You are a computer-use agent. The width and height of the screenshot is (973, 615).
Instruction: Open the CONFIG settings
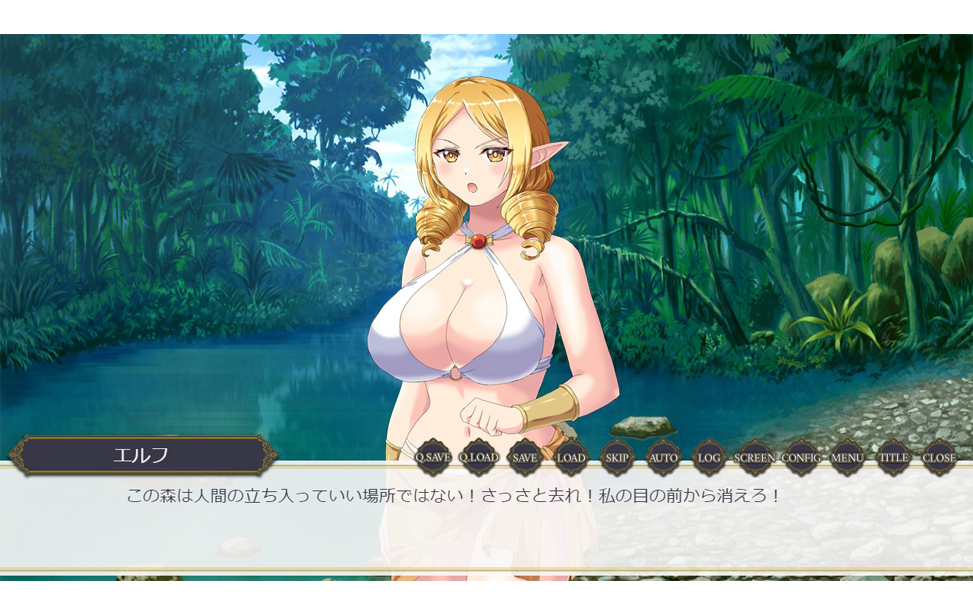pos(801,458)
